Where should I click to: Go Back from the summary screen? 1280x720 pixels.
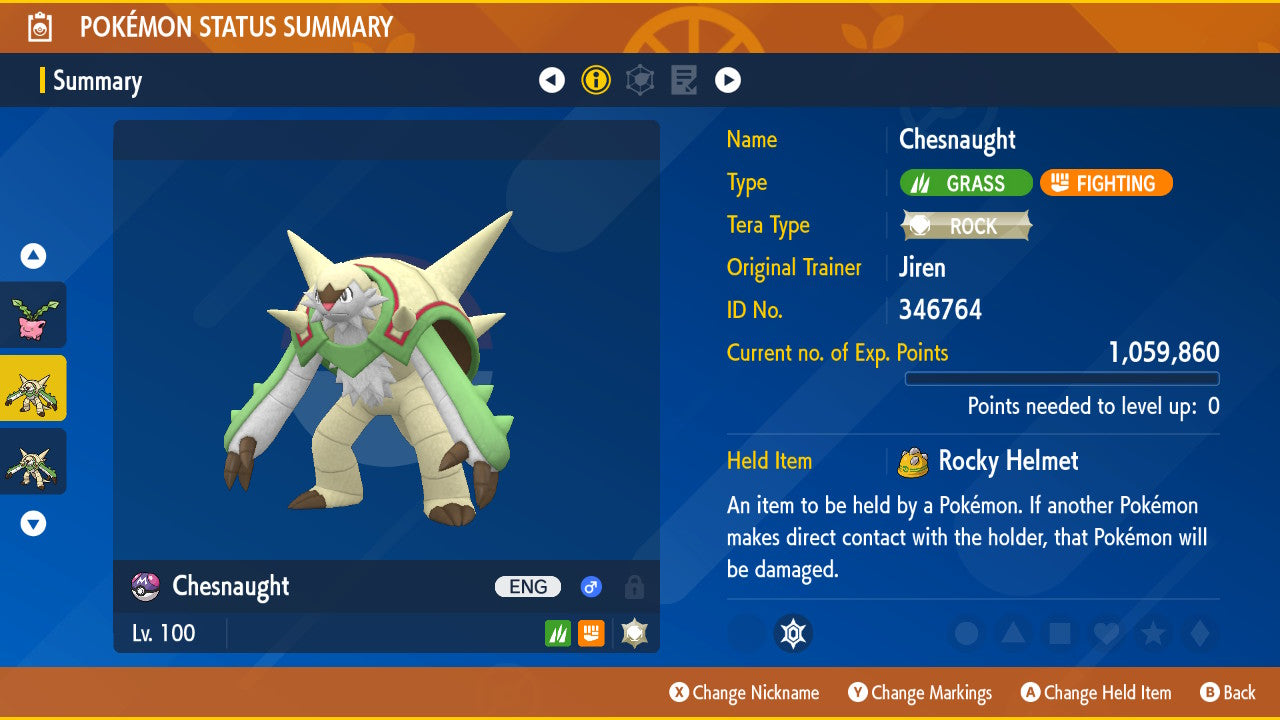point(1227,693)
